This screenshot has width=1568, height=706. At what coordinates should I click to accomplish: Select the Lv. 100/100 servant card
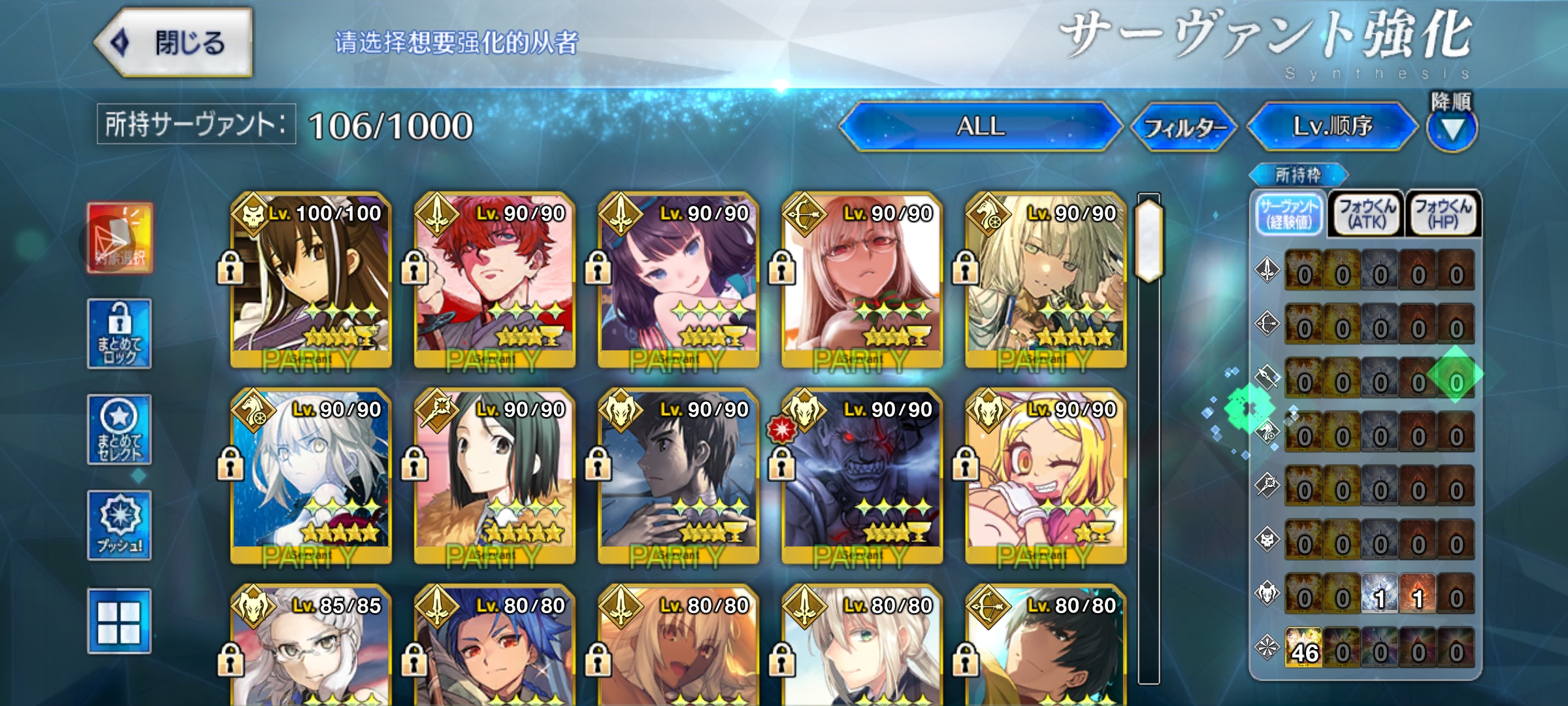tap(311, 280)
